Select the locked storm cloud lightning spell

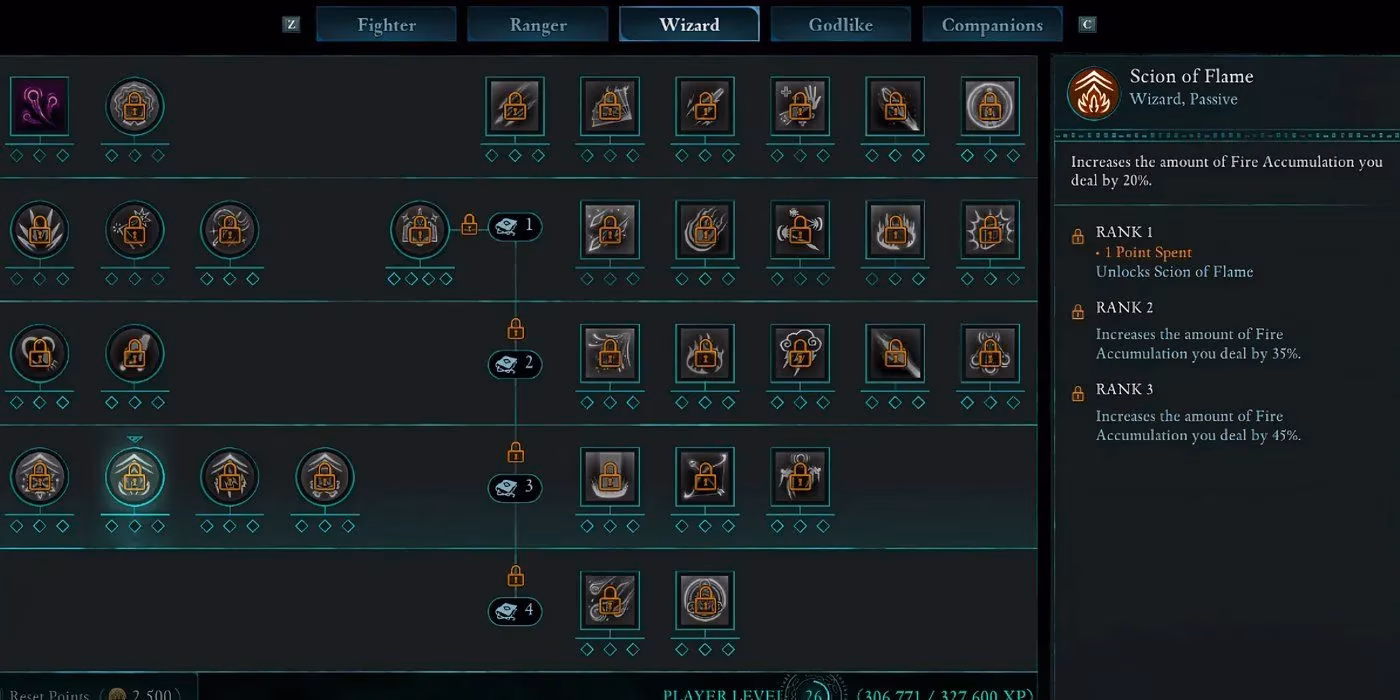pos(800,353)
